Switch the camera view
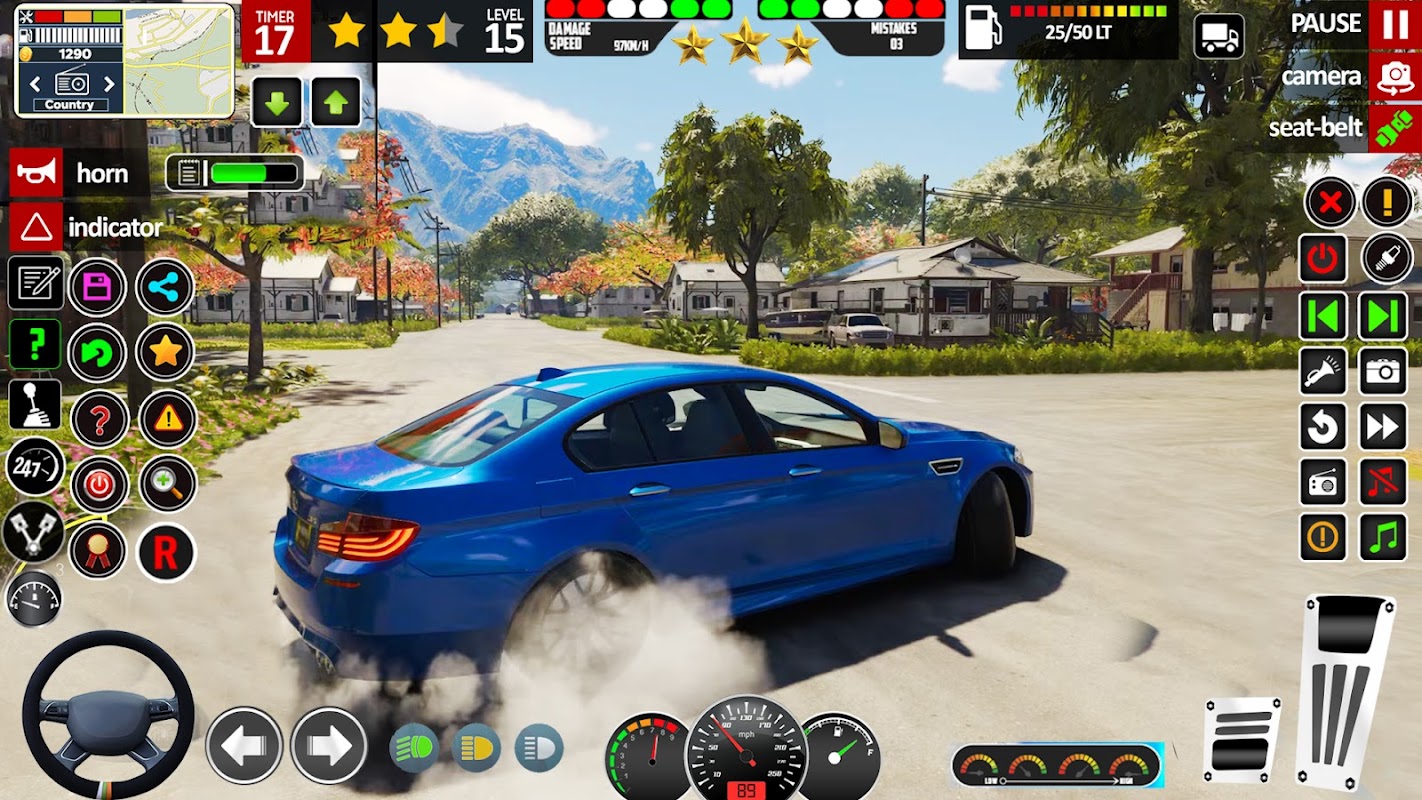The height and width of the screenshot is (800, 1422). coord(1394,78)
